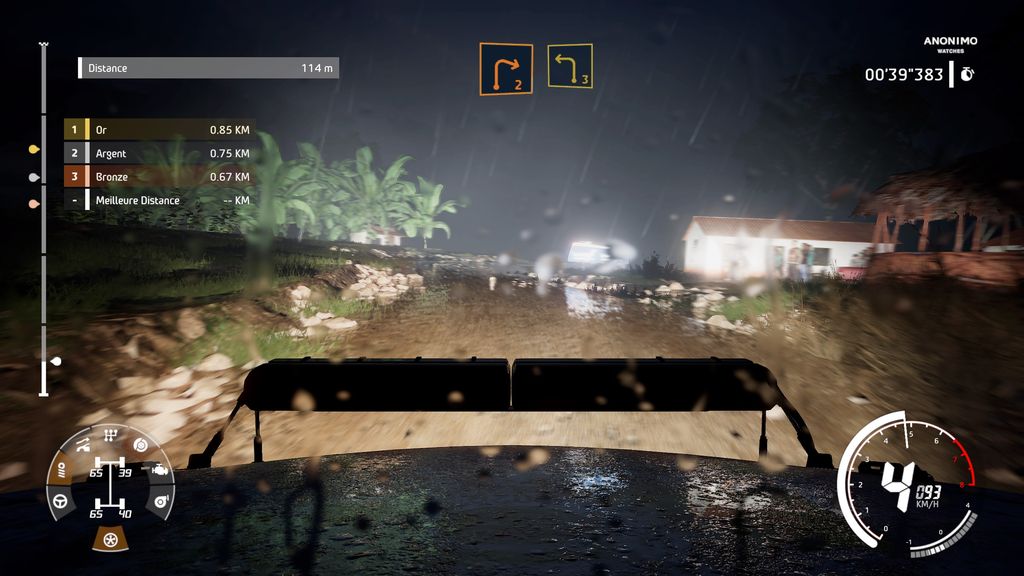The height and width of the screenshot is (576, 1024).
Task: Click the headlights damage icon
Action: click(x=63, y=468)
